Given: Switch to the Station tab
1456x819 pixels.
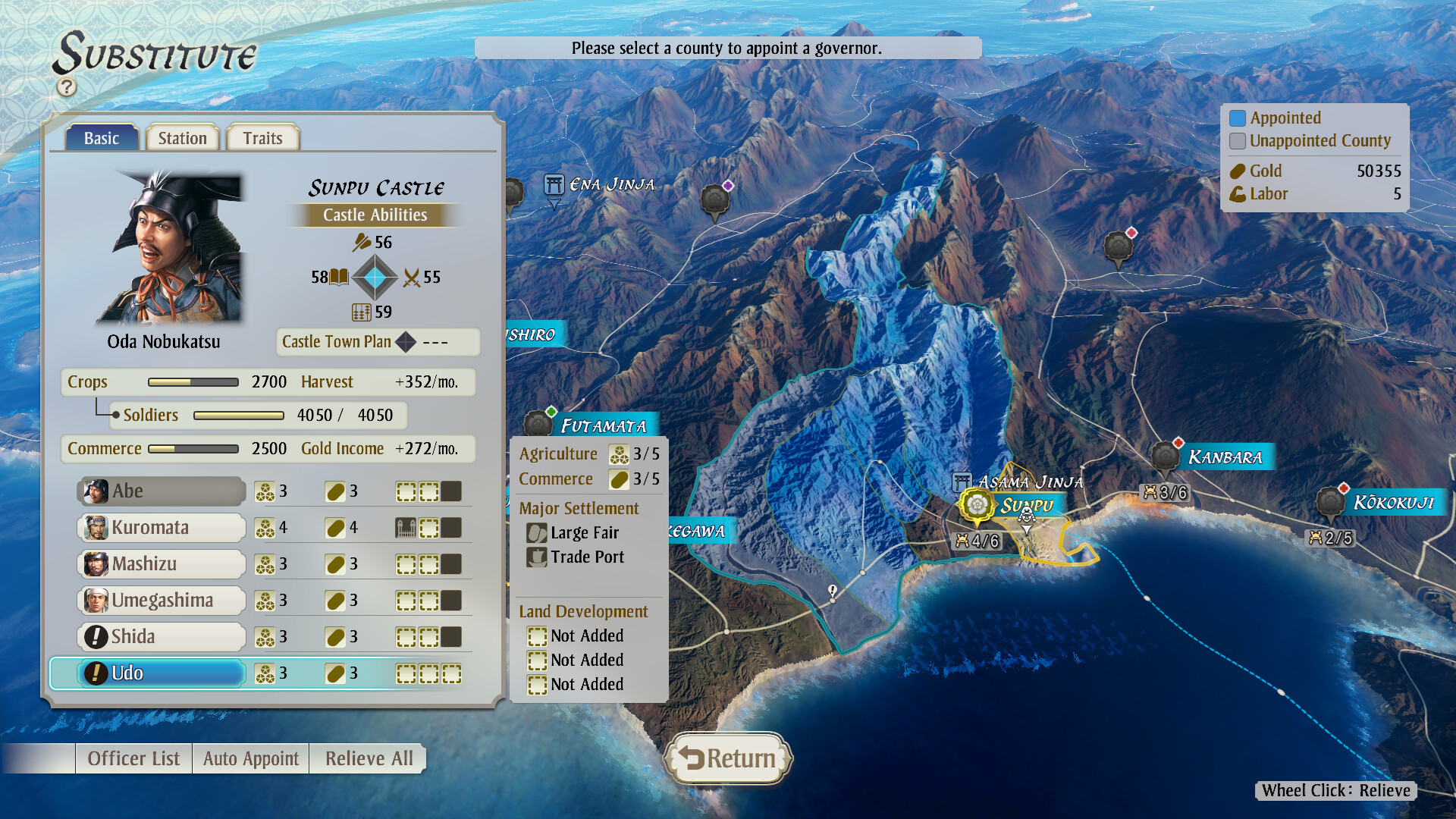Looking at the screenshot, I should (182, 137).
